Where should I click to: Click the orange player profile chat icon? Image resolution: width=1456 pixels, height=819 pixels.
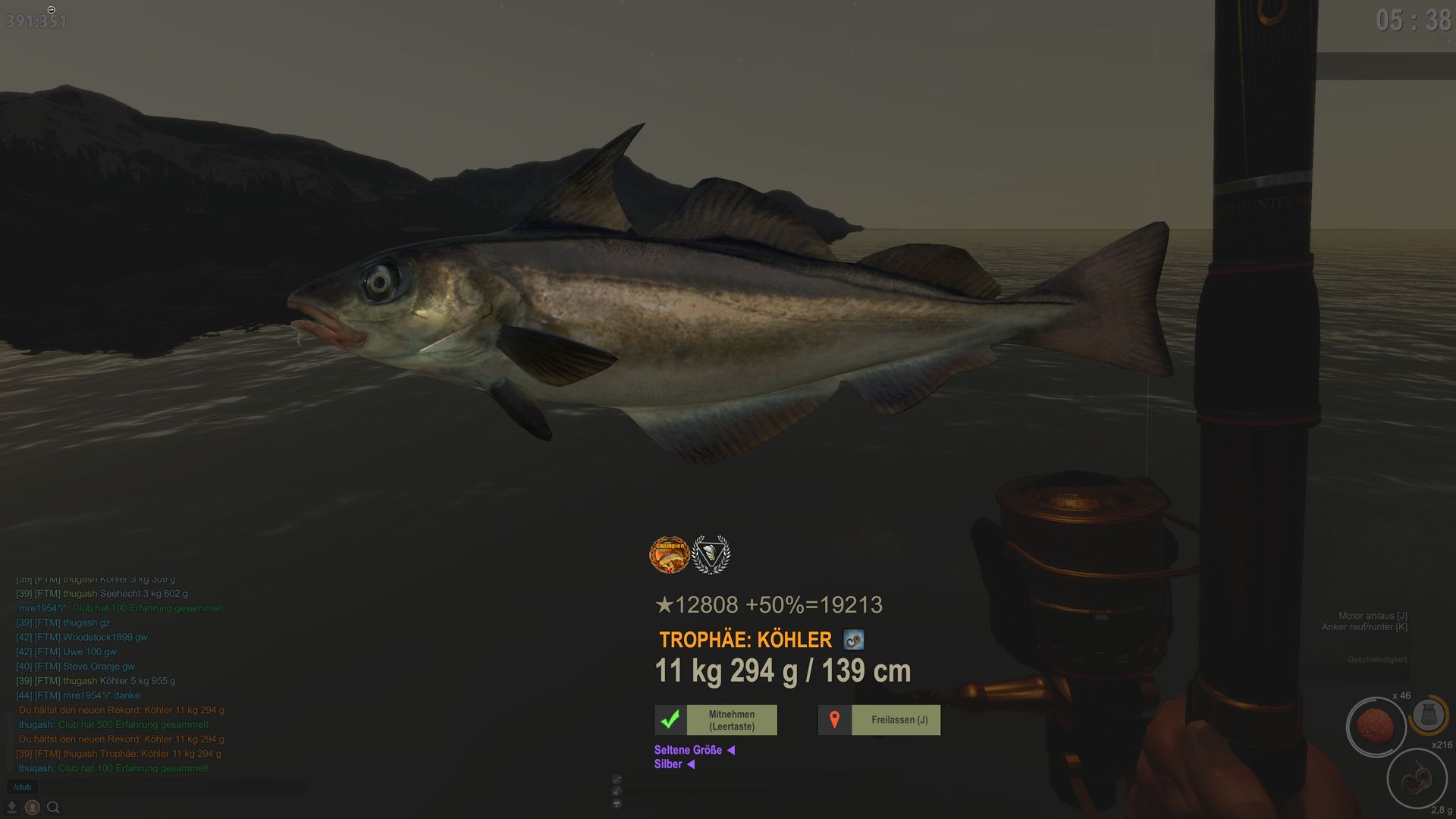point(32,808)
